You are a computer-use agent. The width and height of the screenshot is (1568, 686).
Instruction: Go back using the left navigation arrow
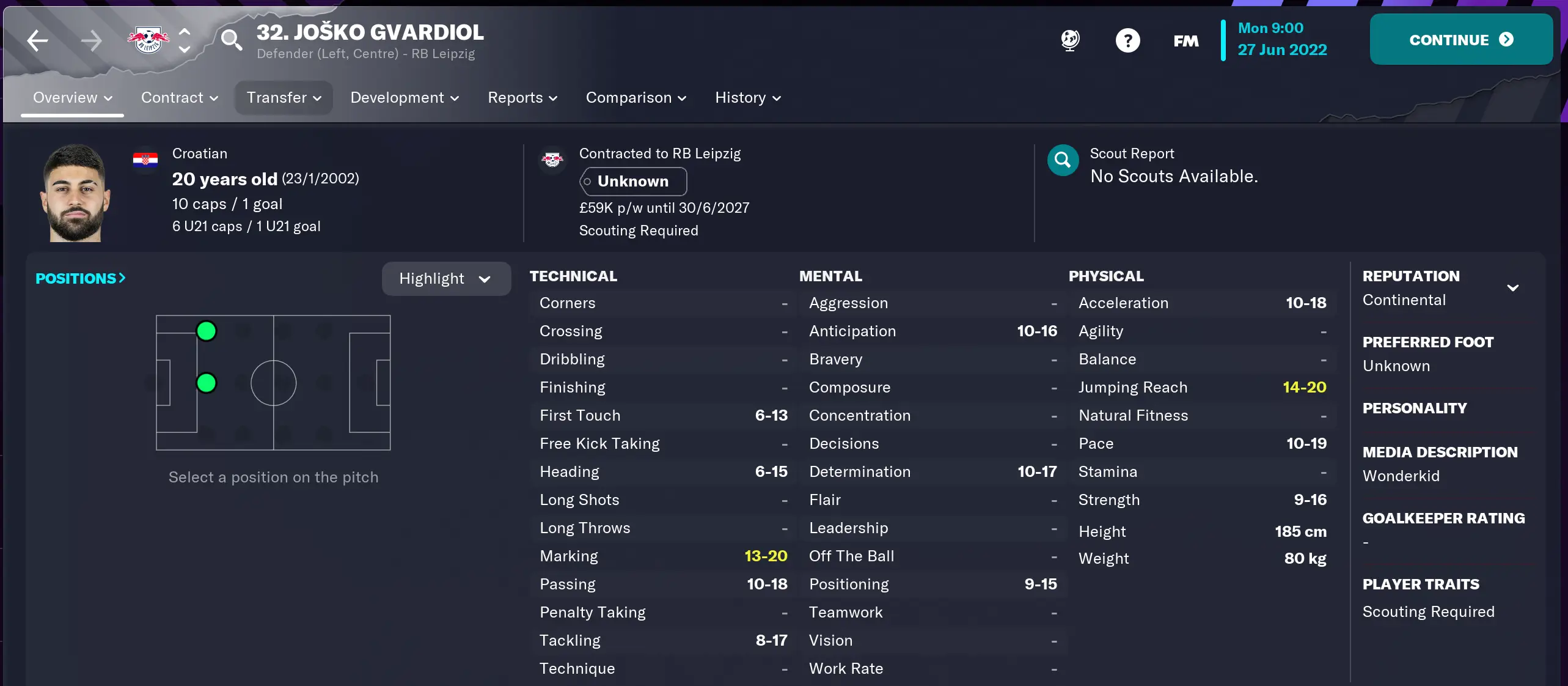tap(37, 39)
